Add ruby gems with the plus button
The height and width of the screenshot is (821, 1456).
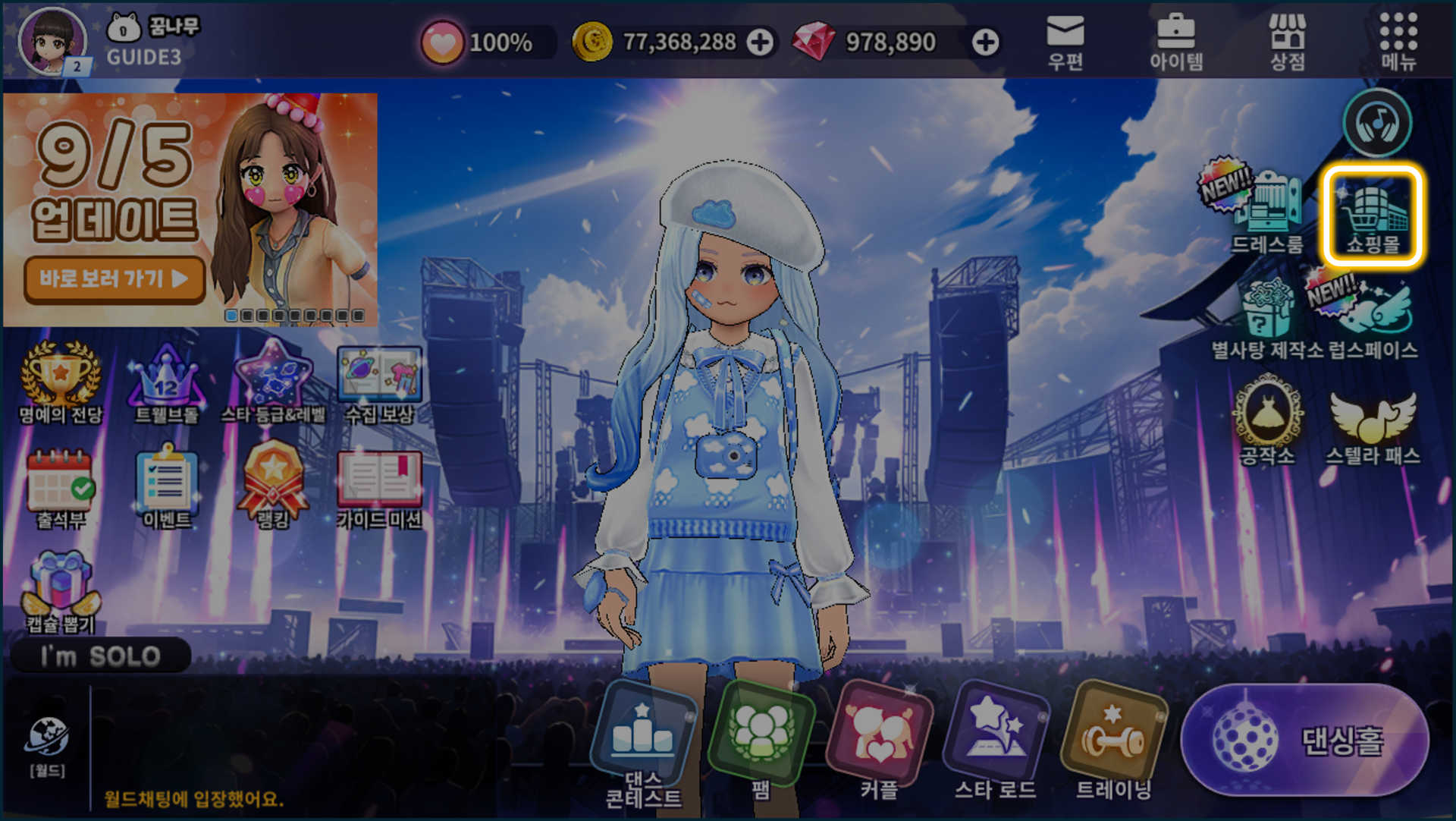point(985,42)
